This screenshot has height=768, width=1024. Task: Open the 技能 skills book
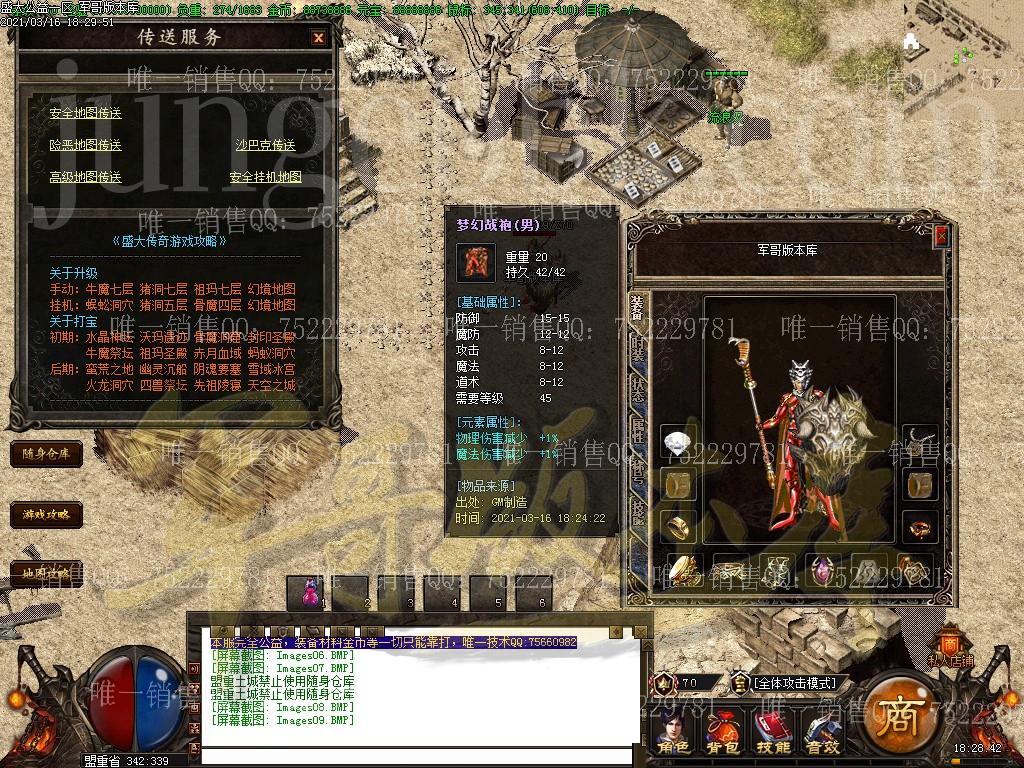[x=772, y=732]
